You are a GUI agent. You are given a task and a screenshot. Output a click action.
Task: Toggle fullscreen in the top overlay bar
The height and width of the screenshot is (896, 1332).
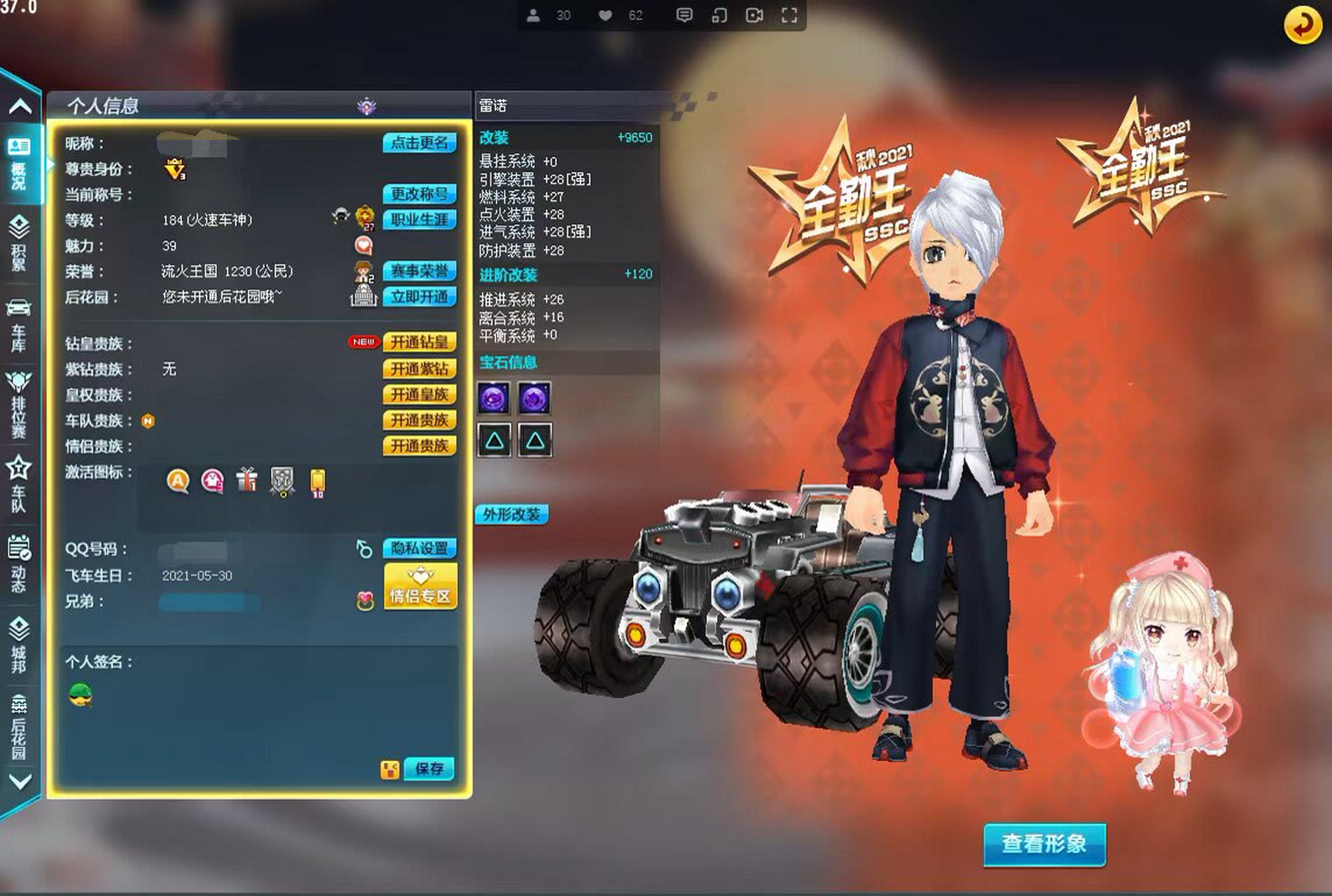click(x=789, y=15)
